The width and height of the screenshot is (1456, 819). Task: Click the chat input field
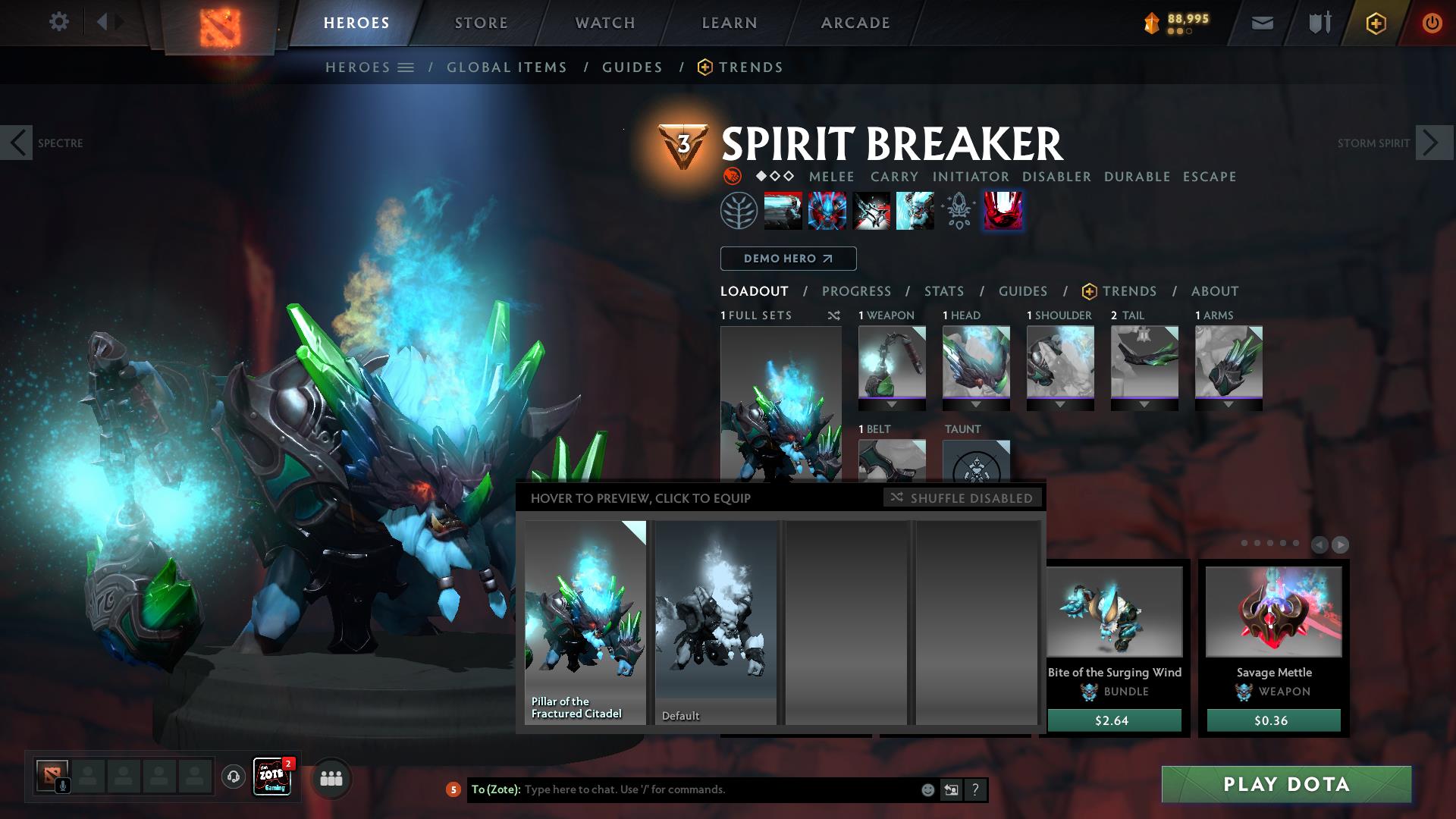point(682,789)
